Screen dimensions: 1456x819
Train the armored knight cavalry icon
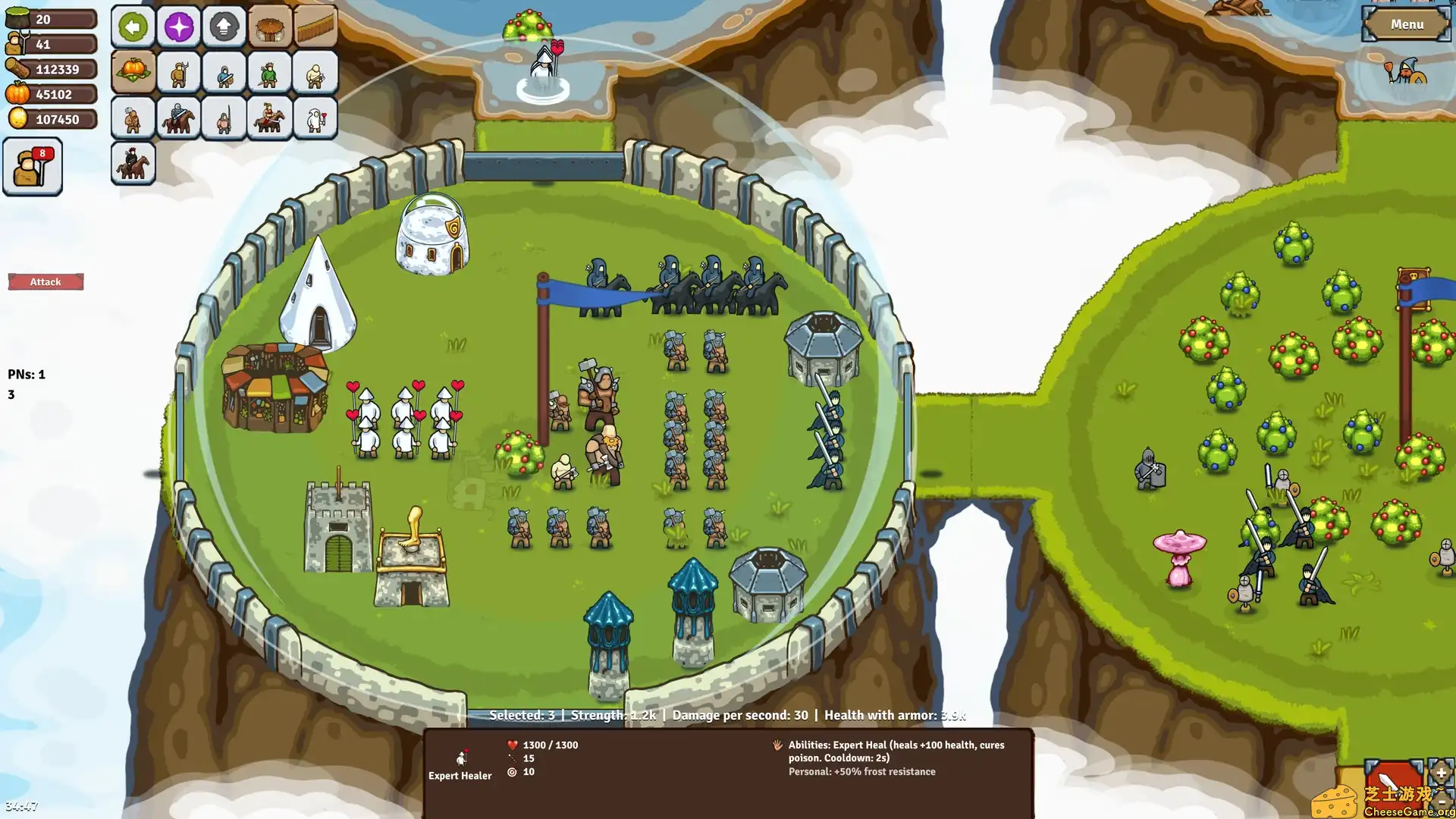tap(178, 118)
